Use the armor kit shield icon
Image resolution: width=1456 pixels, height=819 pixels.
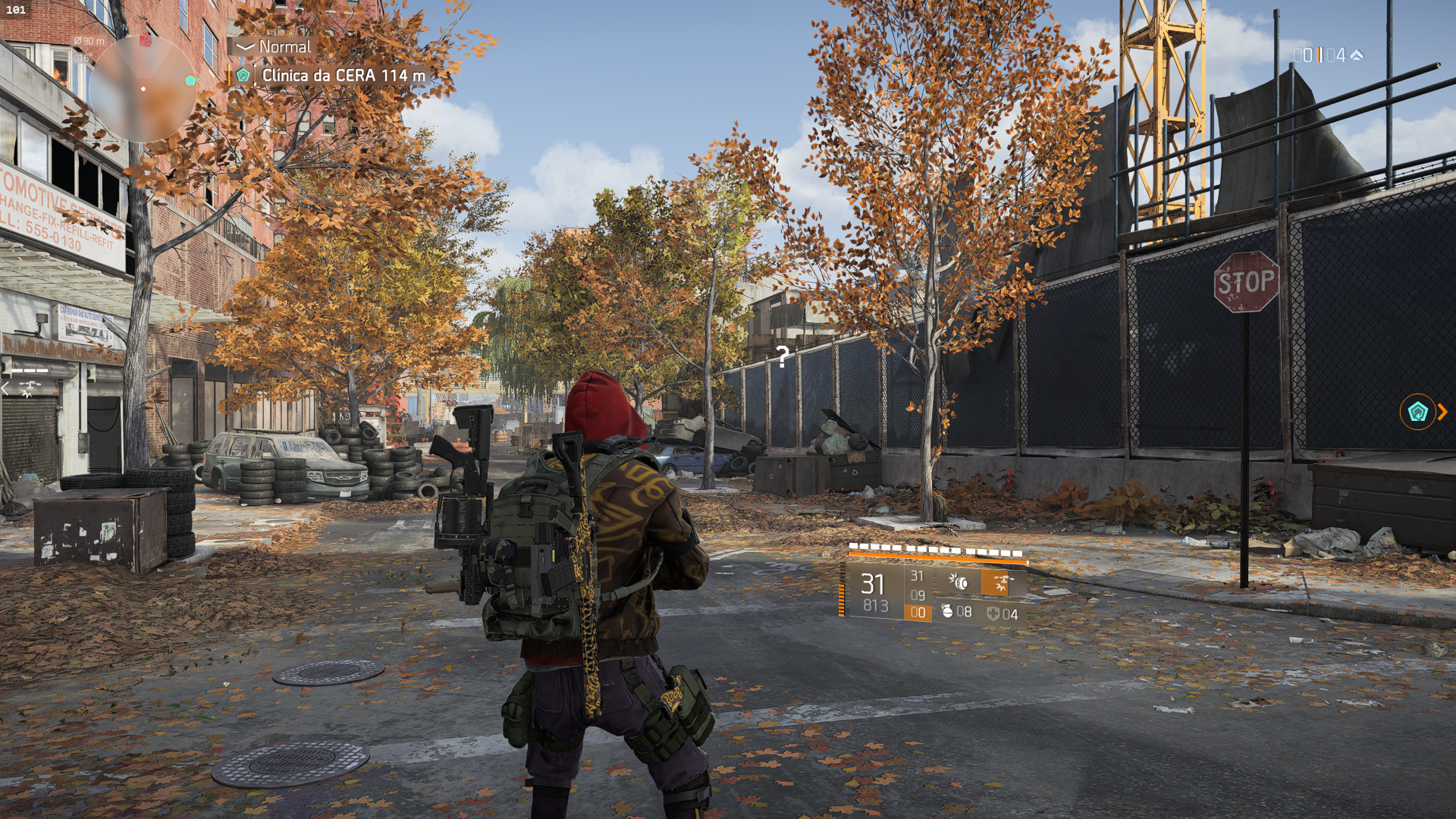[993, 613]
